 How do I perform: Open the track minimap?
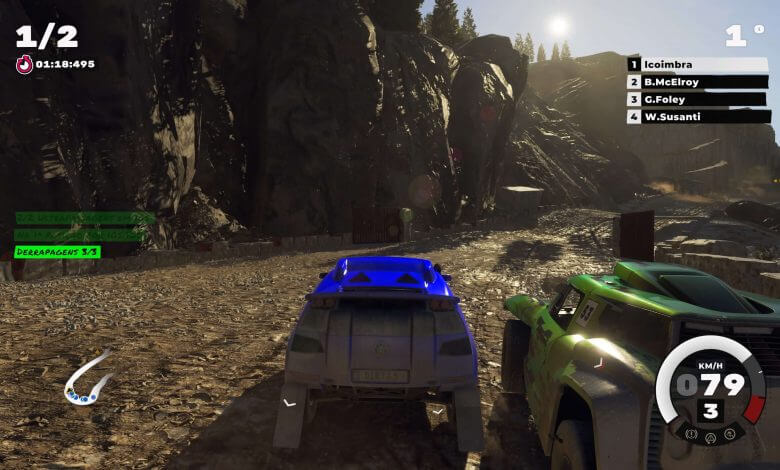tap(87, 379)
